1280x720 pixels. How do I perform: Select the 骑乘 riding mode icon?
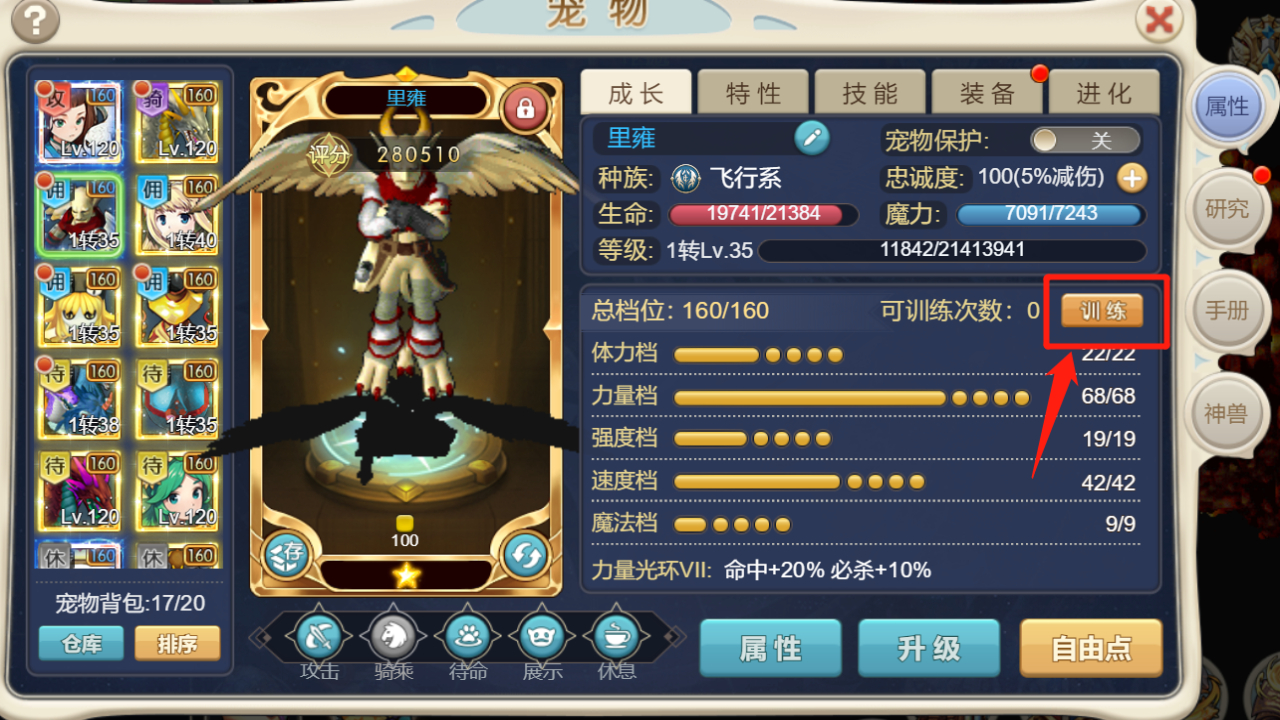point(392,635)
